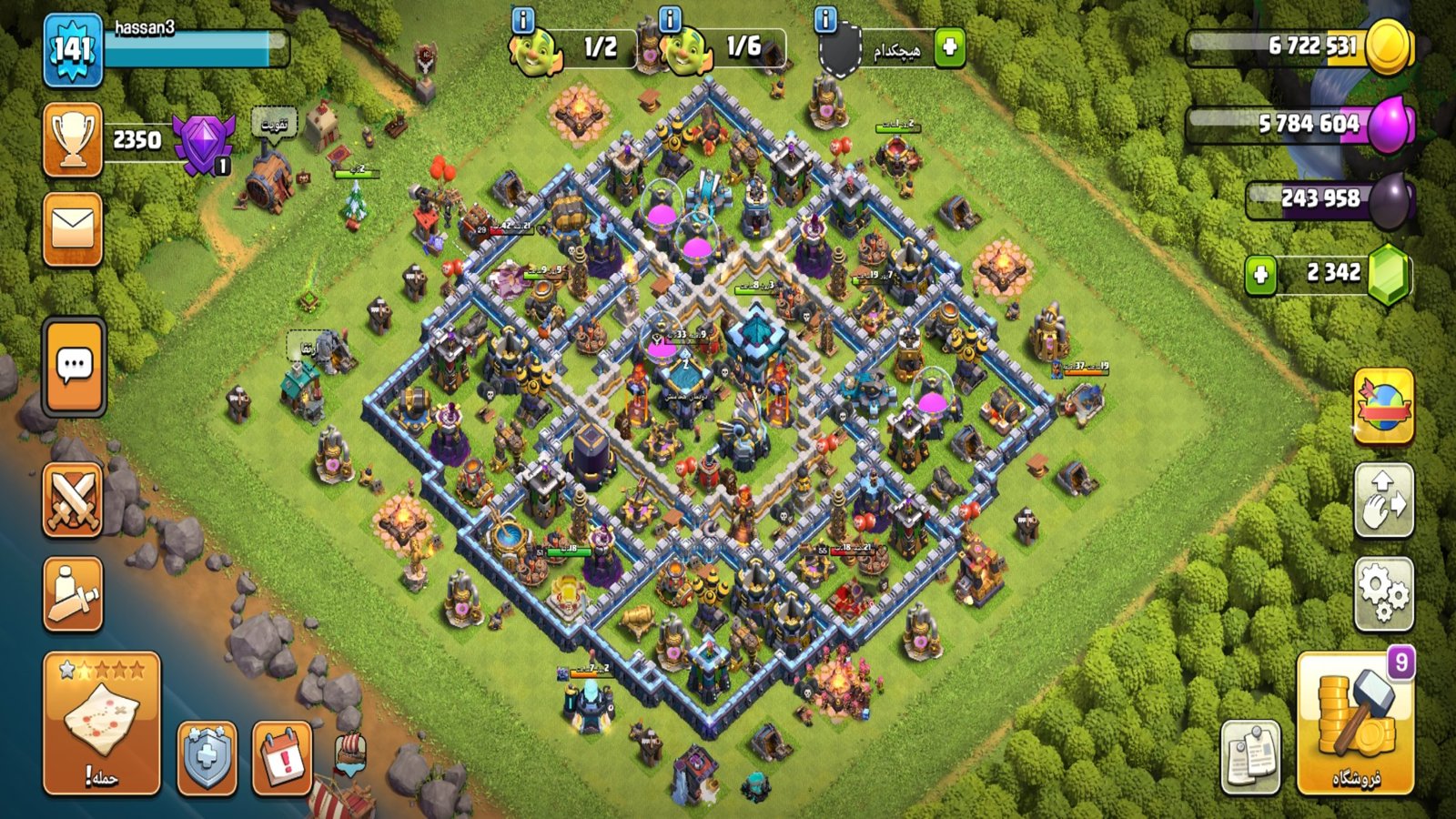Open the layout editor hand button
The height and width of the screenshot is (819, 1456).
click(x=1383, y=500)
